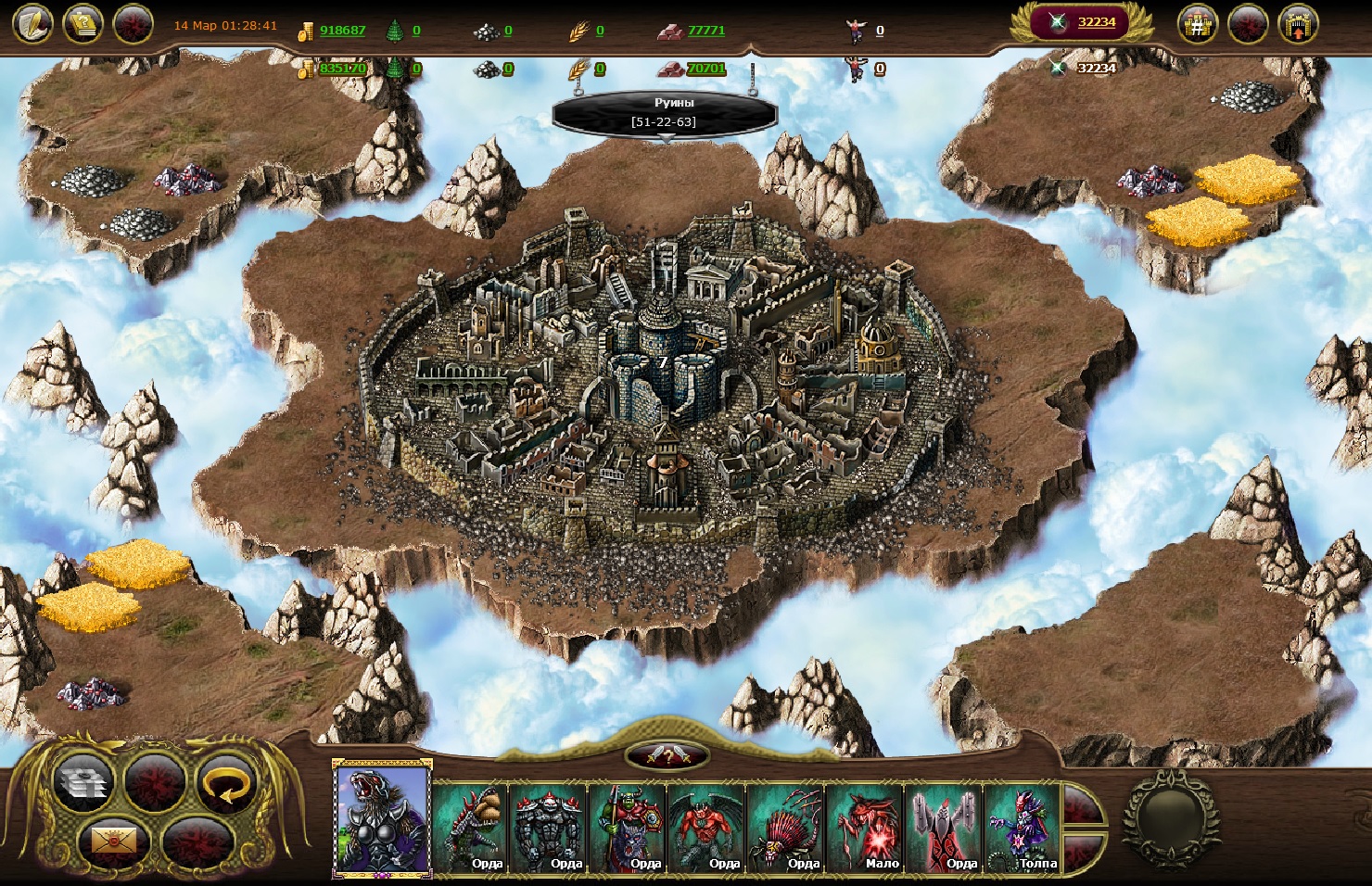Click the castle gate with orange arrow
Image resolution: width=1372 pixels, height=886 pixels.
click(x=1298, y=25)
